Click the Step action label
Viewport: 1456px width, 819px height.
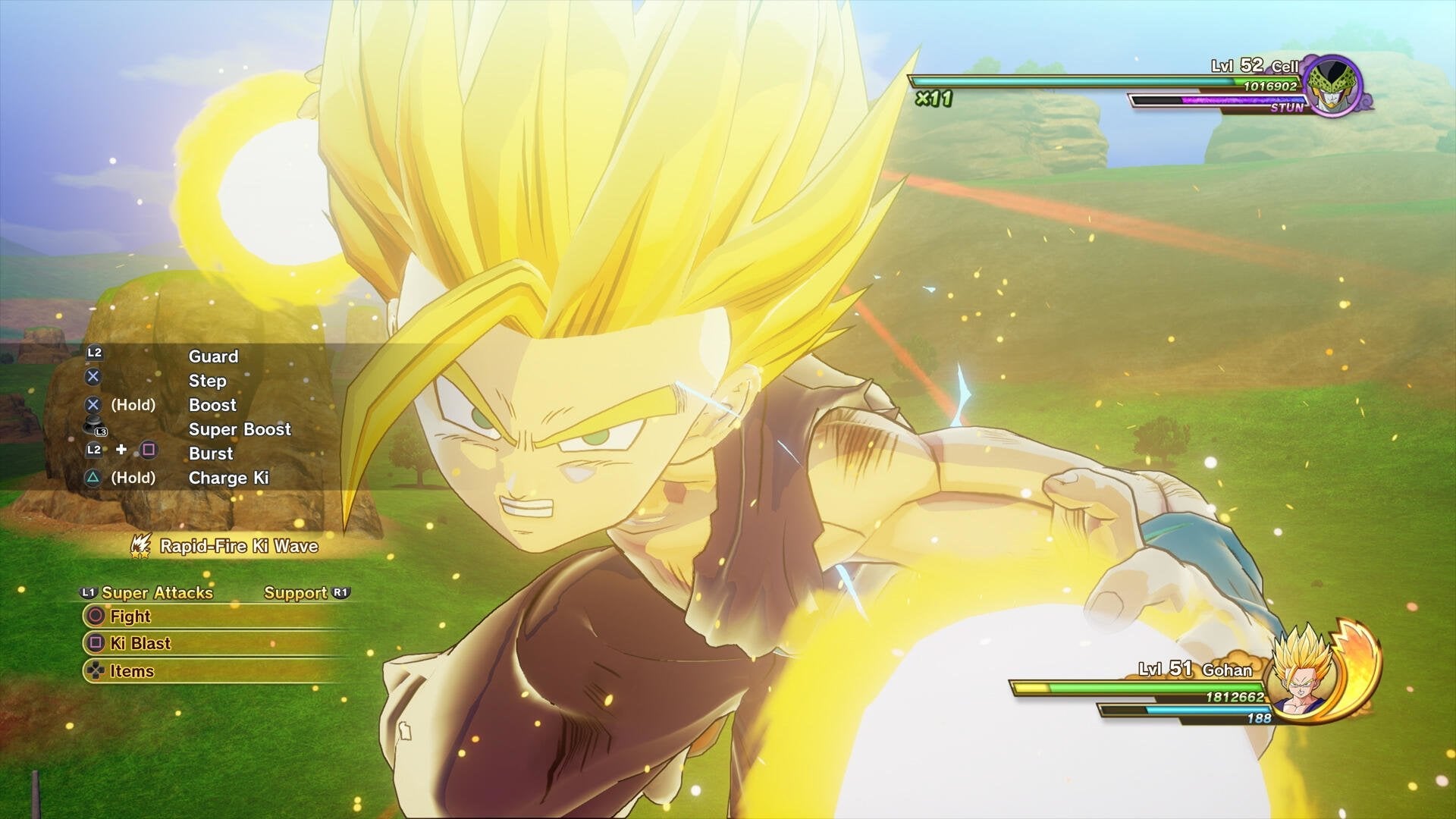(206, 381)
